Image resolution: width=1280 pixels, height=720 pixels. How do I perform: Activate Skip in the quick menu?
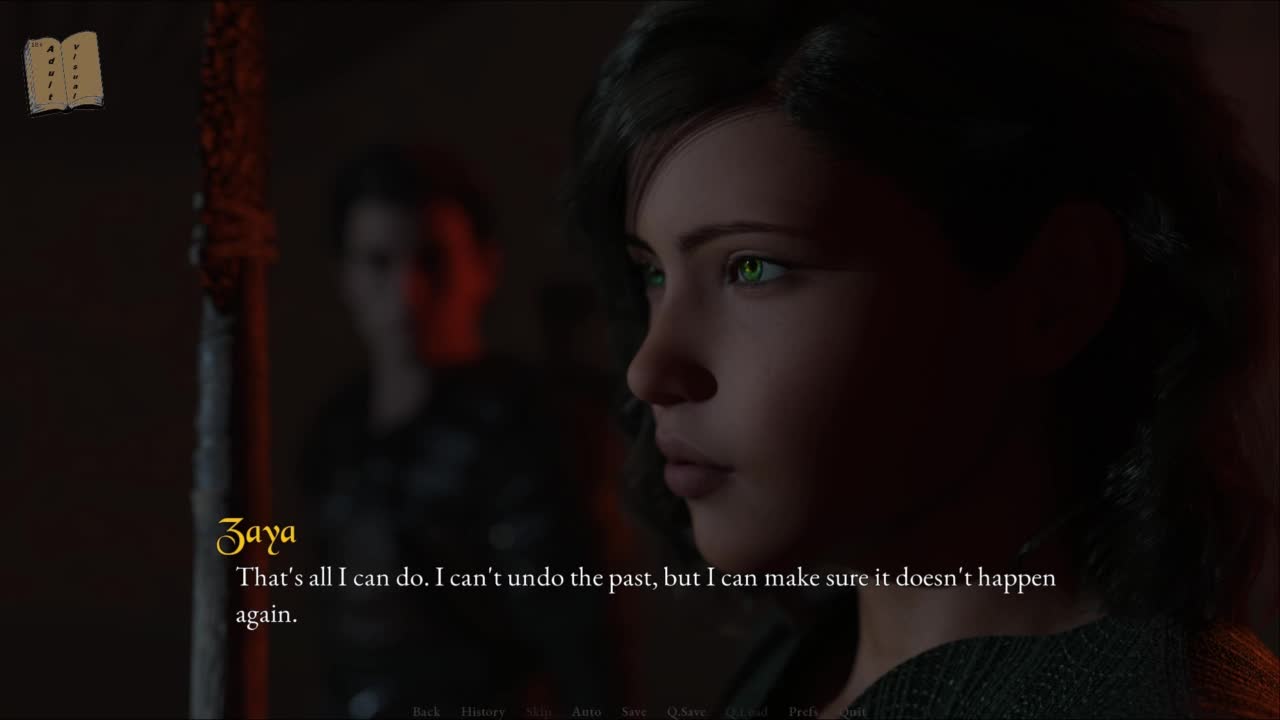[538, 711]
